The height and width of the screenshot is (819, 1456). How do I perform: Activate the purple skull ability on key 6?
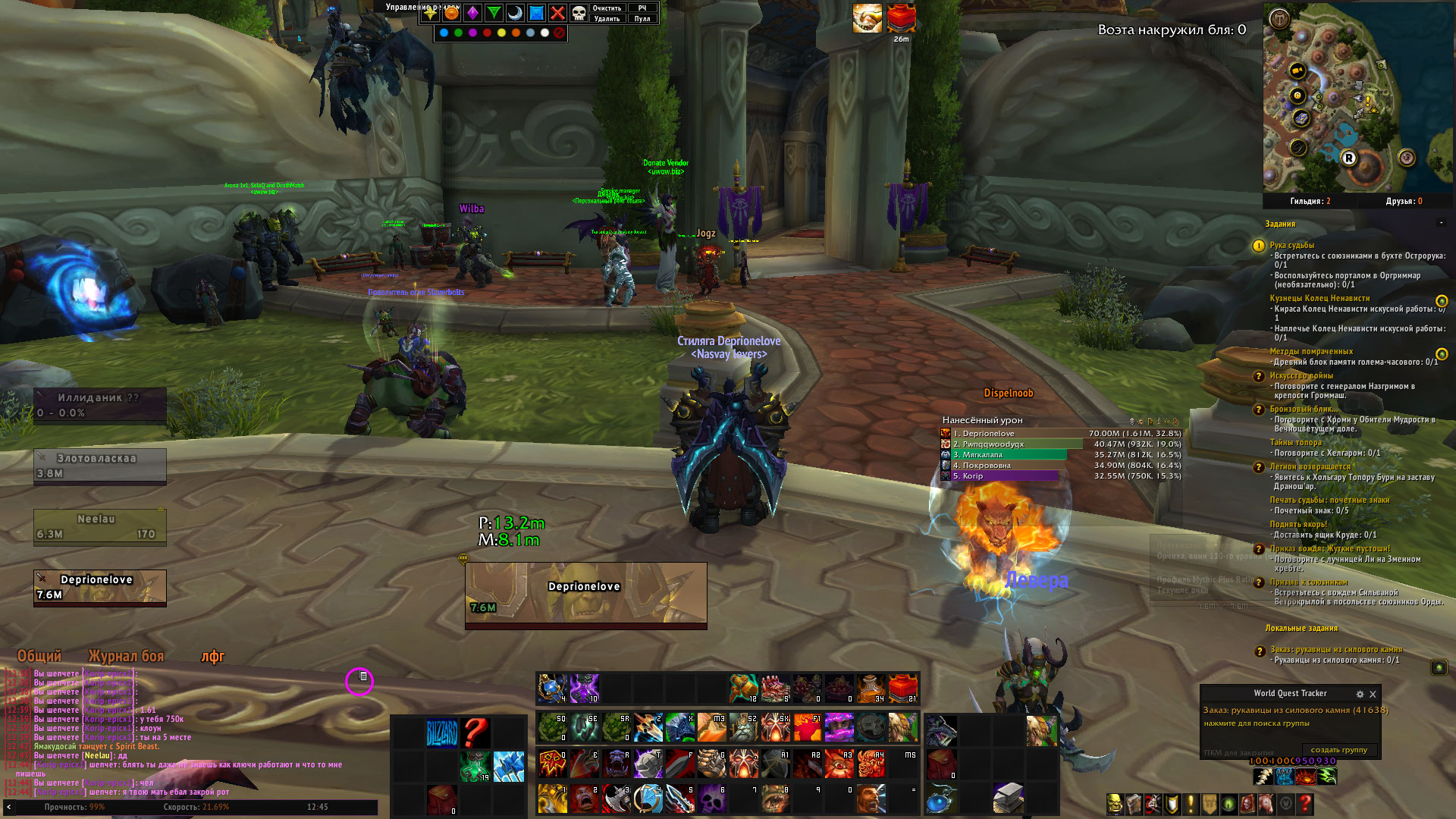(712, 799)
